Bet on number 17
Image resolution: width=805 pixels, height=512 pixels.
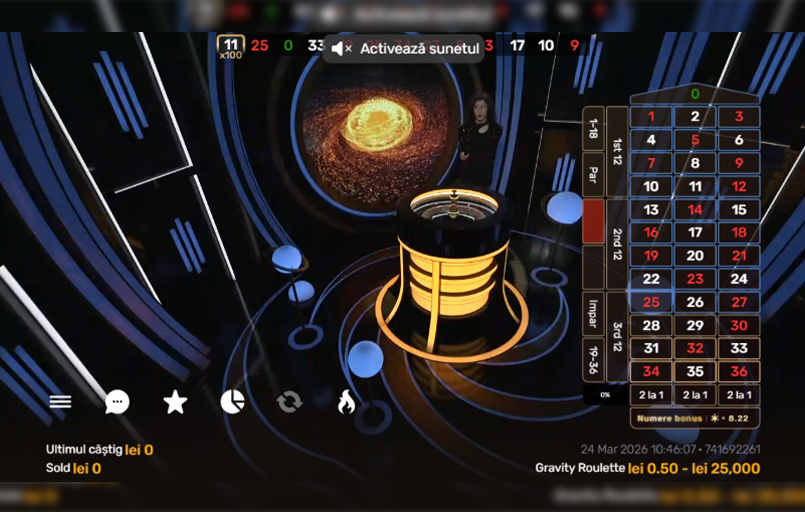[x=695, y=232]
